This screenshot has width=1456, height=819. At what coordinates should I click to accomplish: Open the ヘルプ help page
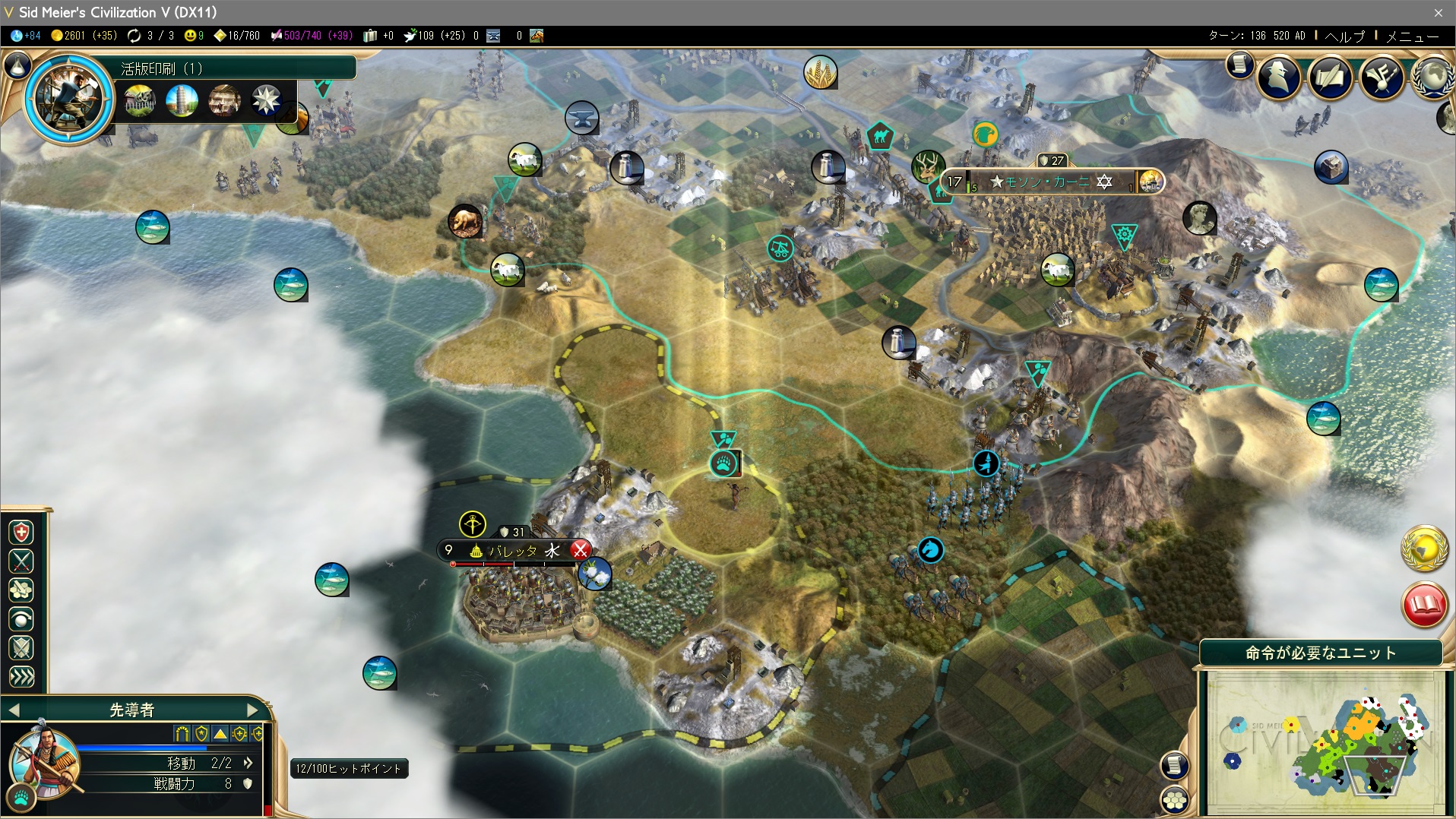[1344, 36]
